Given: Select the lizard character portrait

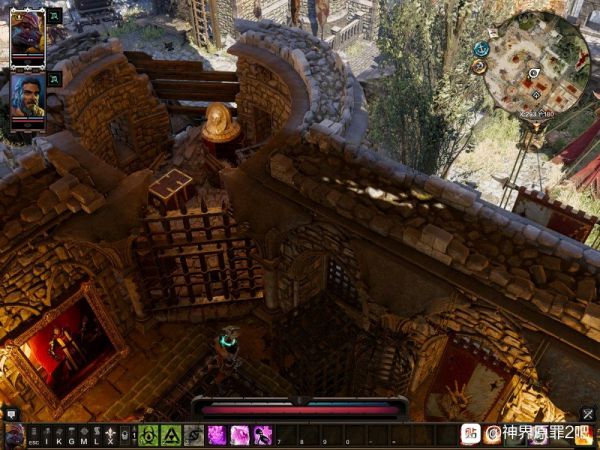Looking at the screenshot, I should click(27, 35).
